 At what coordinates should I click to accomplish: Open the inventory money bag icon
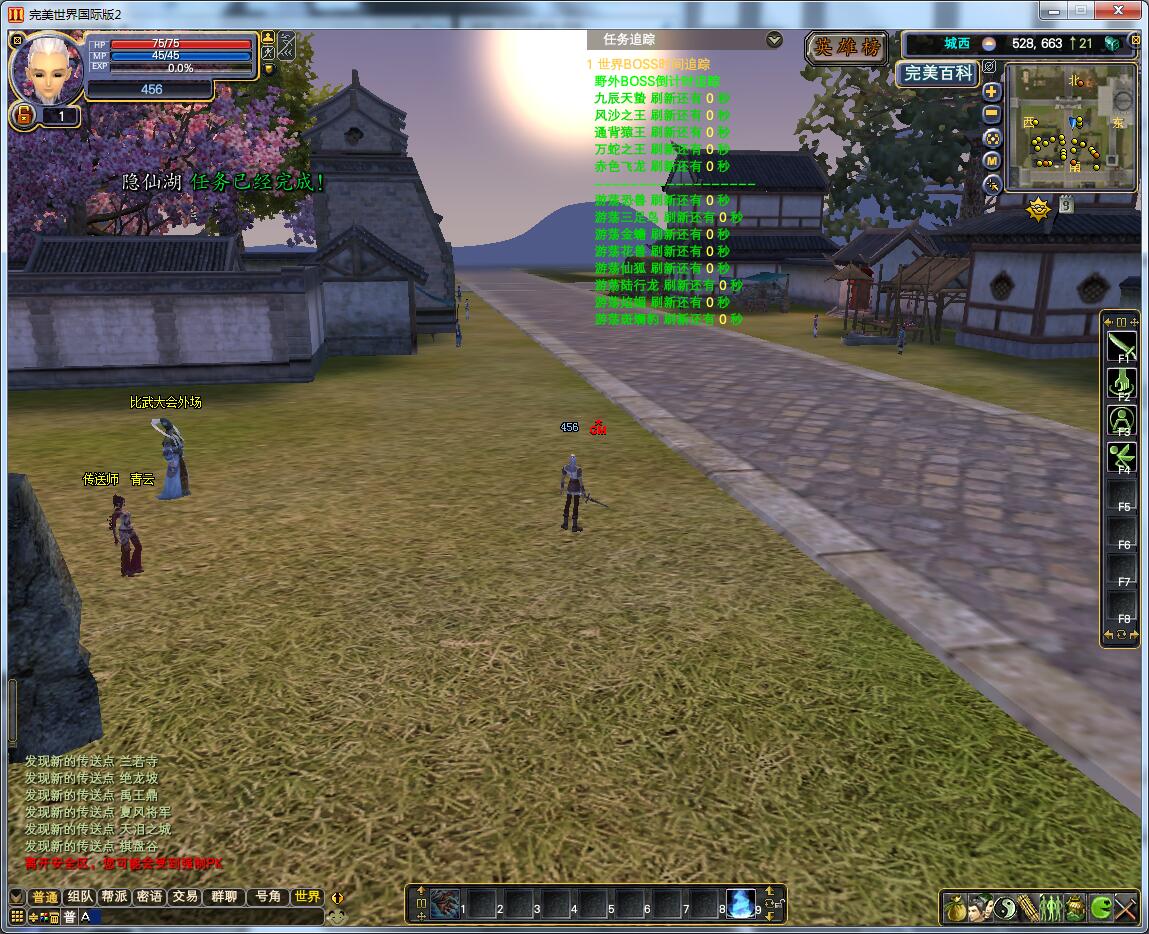click(955, 908)
